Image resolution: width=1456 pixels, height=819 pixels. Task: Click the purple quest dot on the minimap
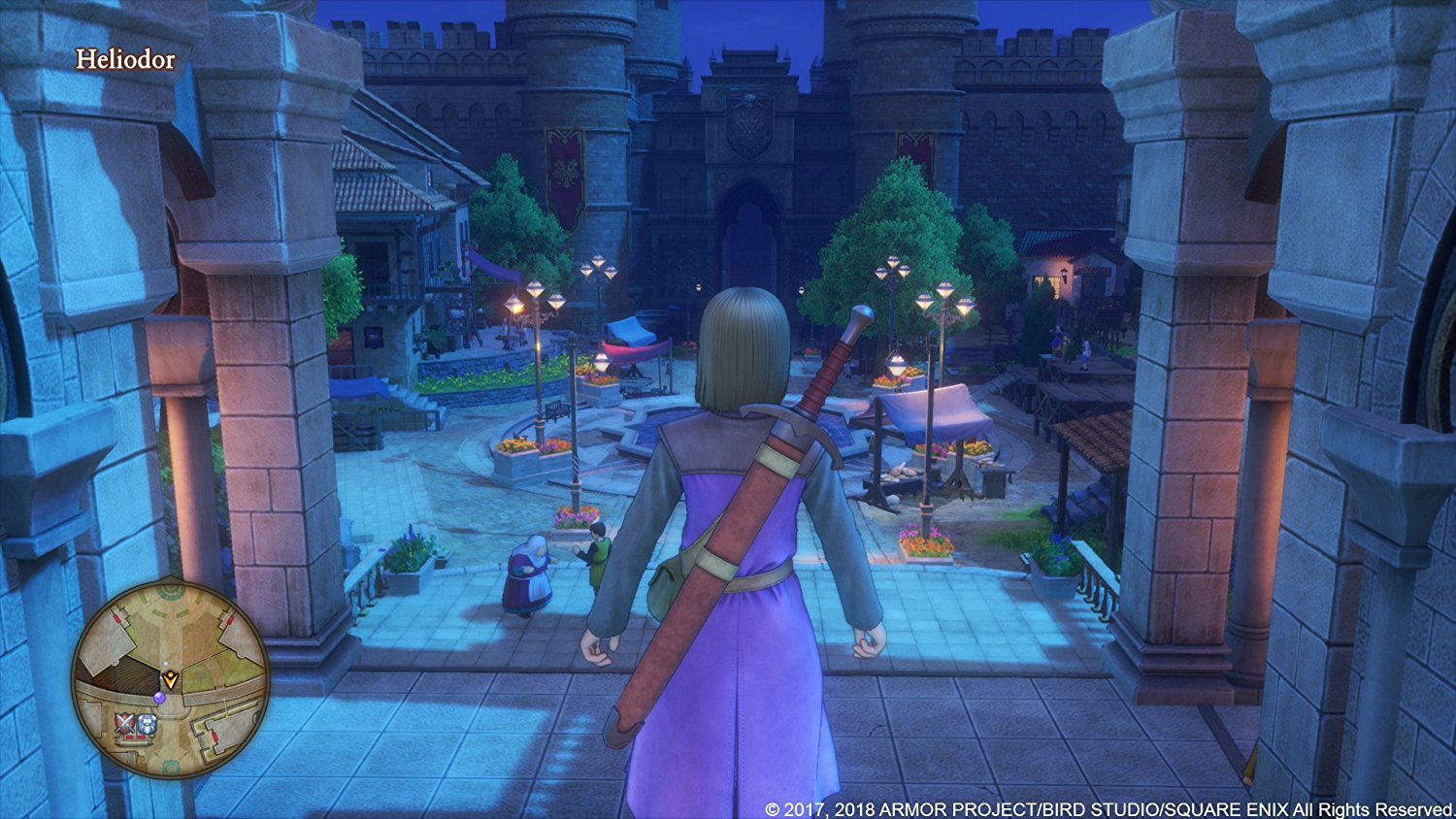point(159,698)
